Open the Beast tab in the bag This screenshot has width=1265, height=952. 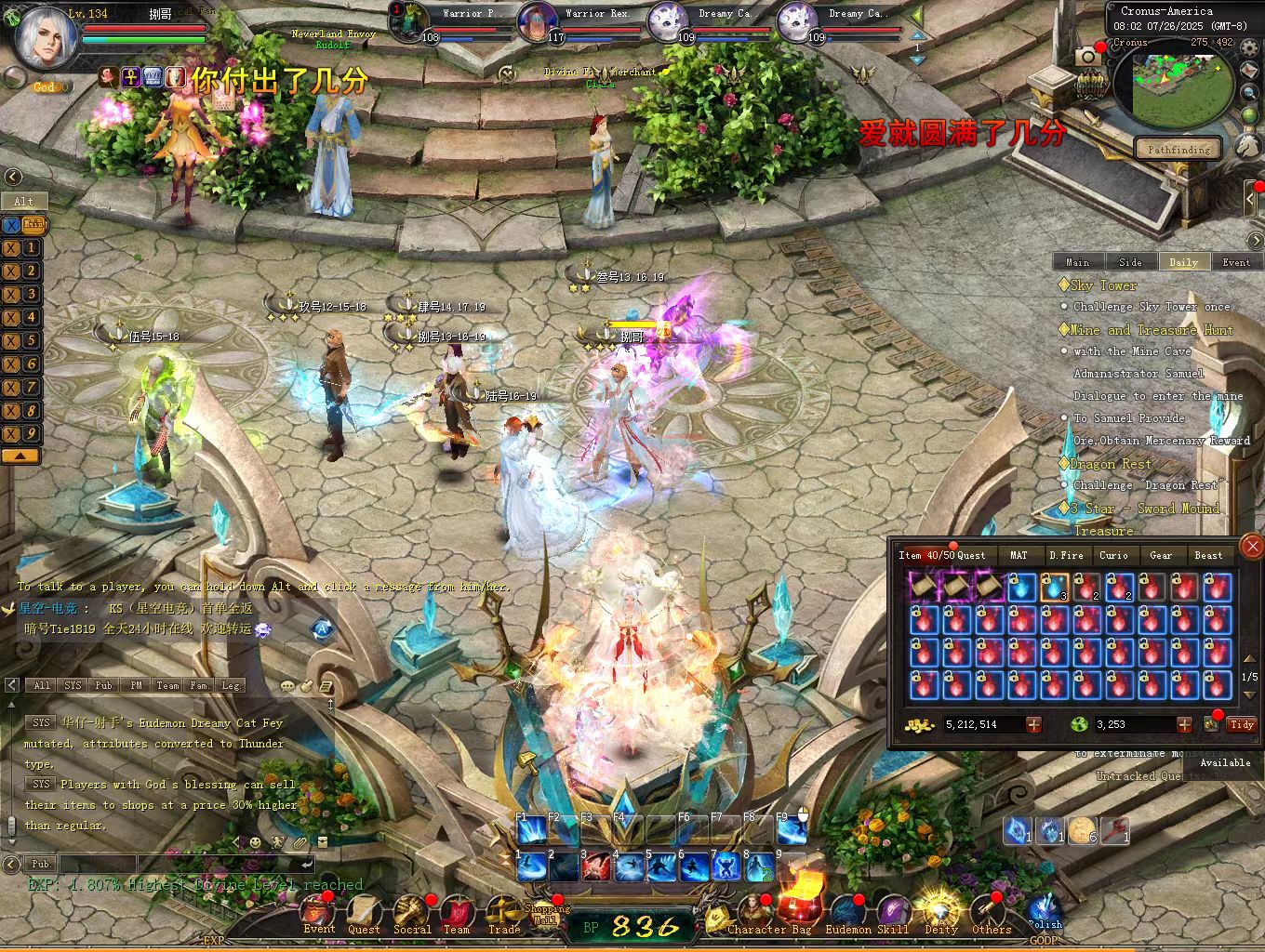click(x=1208, y=555)
